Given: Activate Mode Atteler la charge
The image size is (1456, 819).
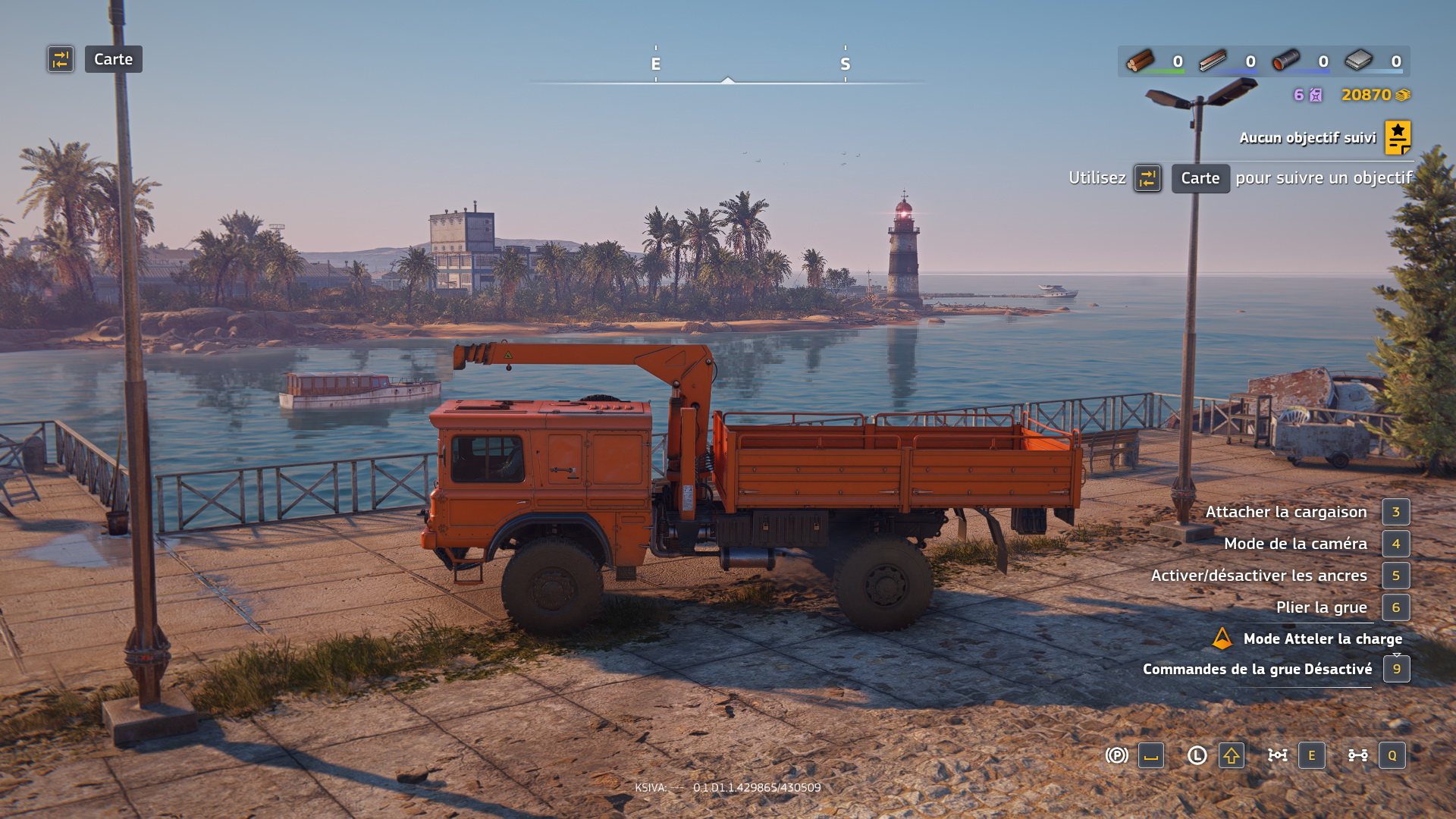Looking at the screenshot, I should [1322, 639].
